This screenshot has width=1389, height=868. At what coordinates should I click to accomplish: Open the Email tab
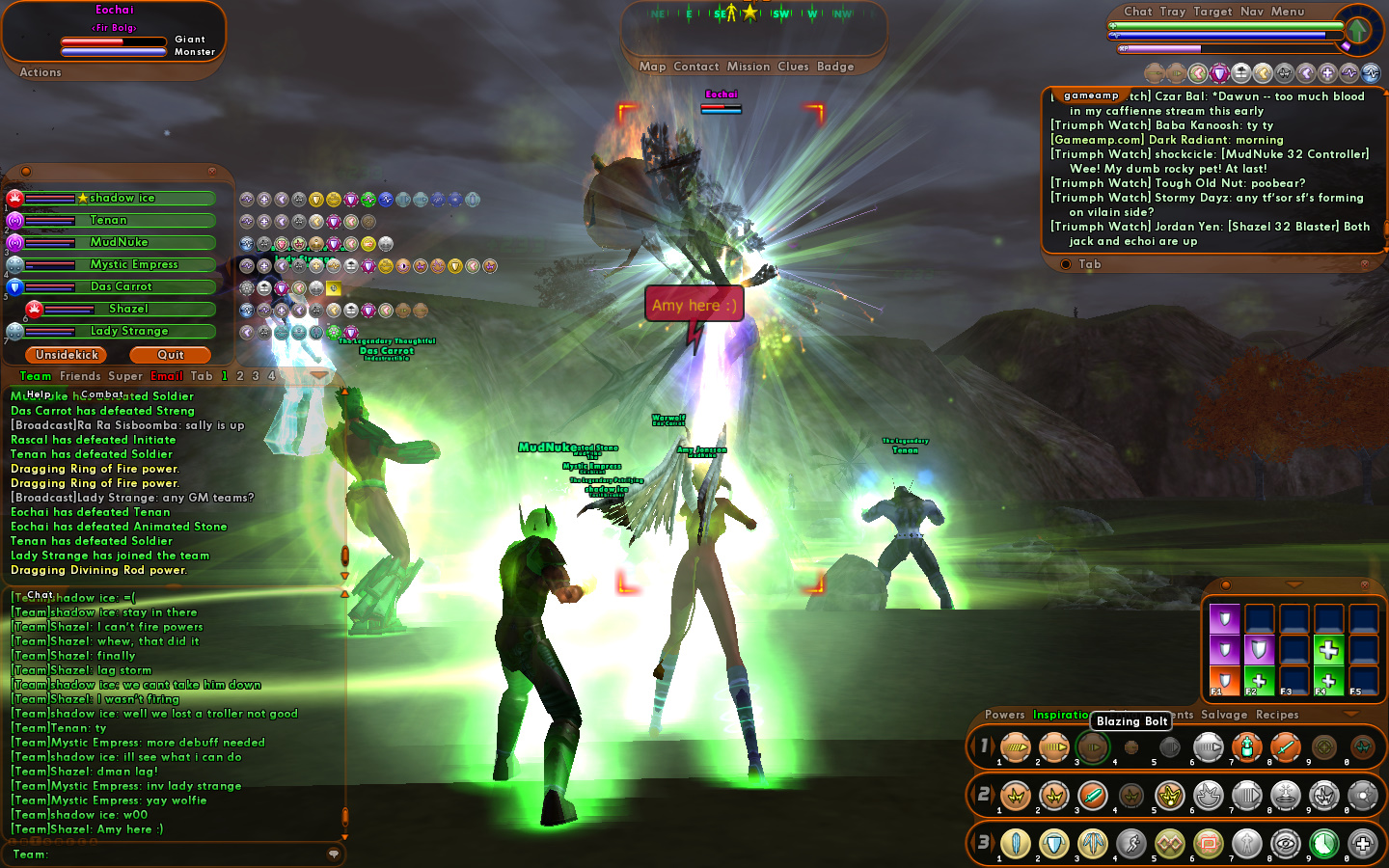click(x=167, y=376)
